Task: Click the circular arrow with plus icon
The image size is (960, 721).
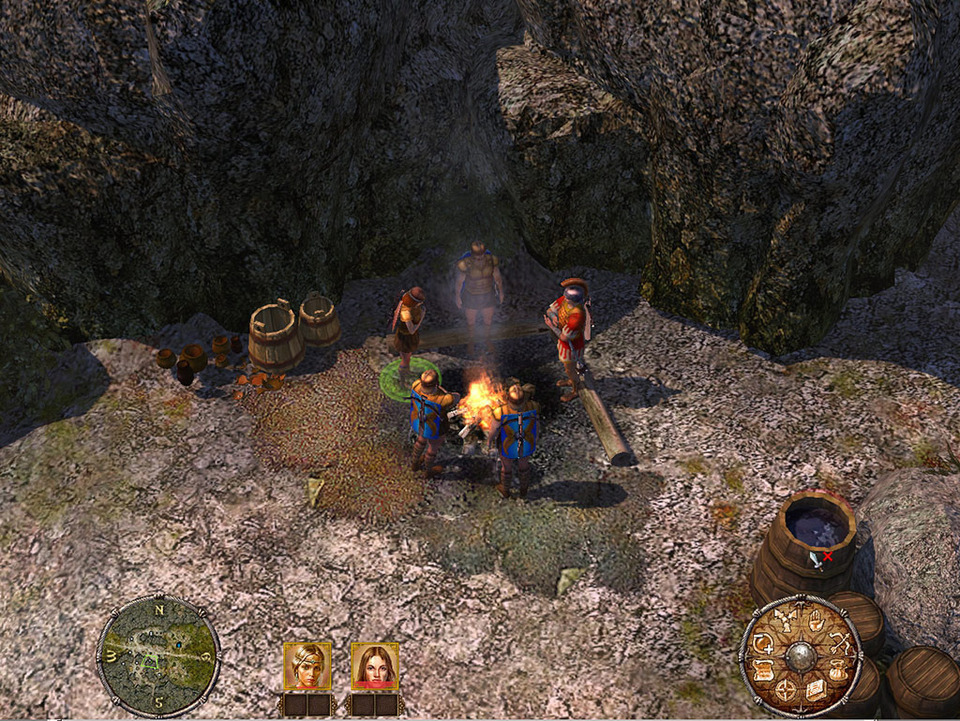Action: [x=763, y=644]
